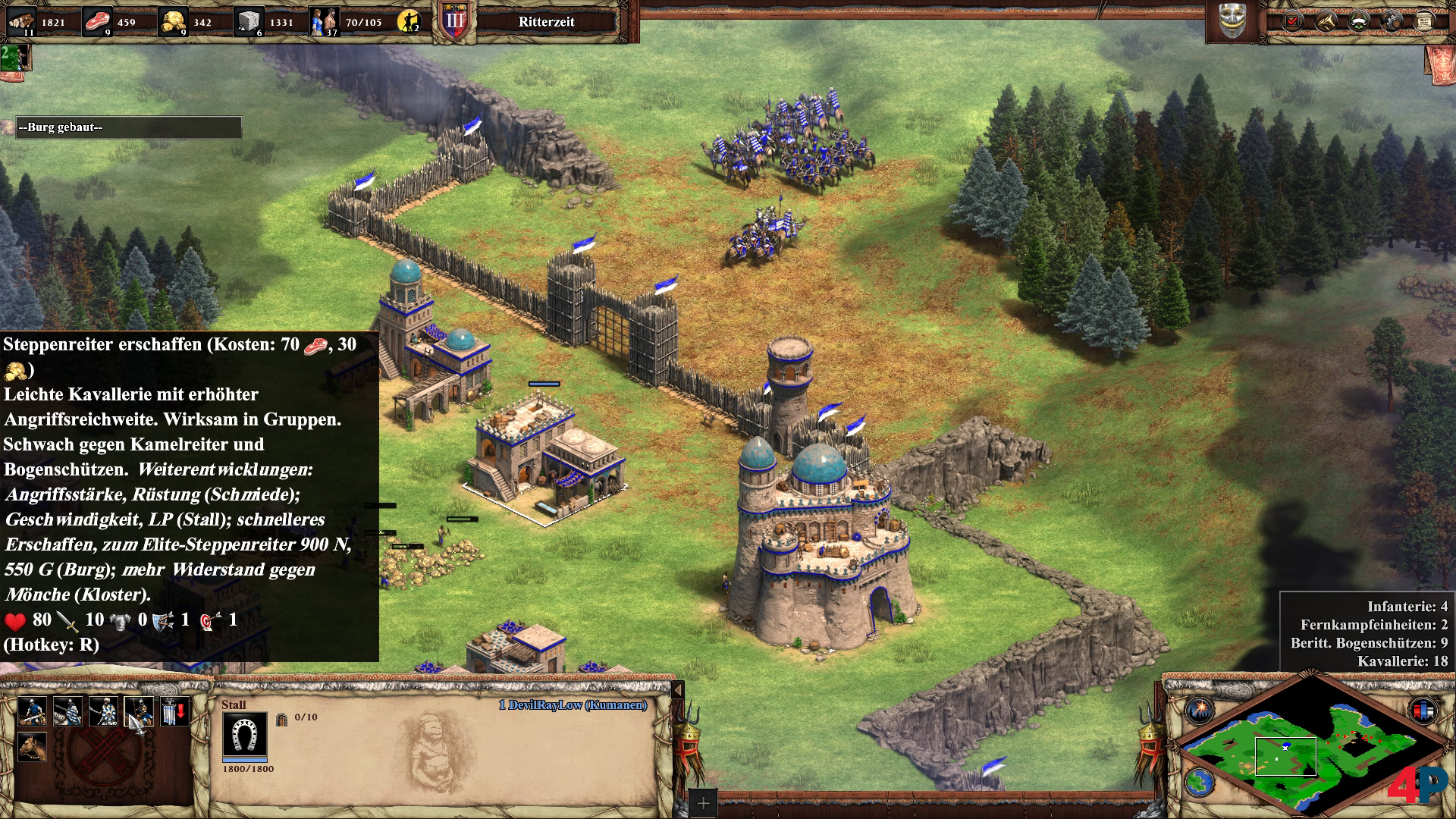
Task: Research the horse head stable upgrade
Action: (x=32, y=747)
